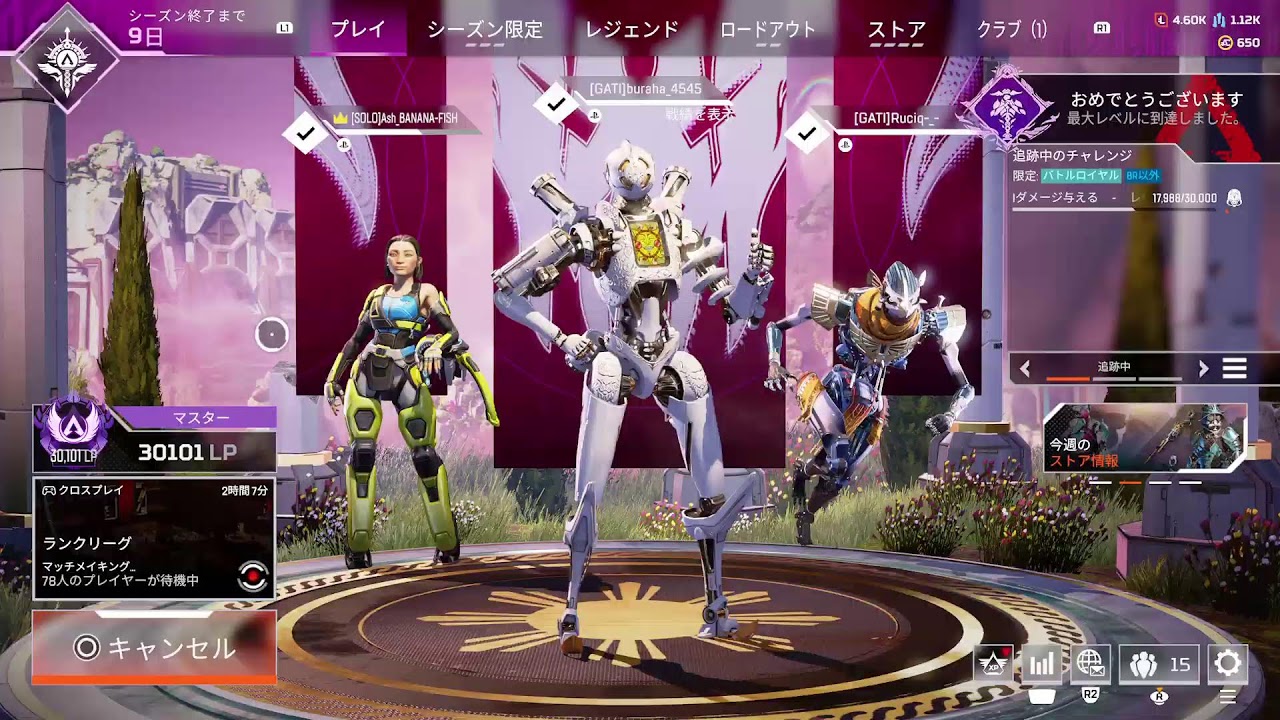Click the left arrow in the challenge tracker
The height and width of the screenshot is (720, 1280).
tap(1022, 366)
